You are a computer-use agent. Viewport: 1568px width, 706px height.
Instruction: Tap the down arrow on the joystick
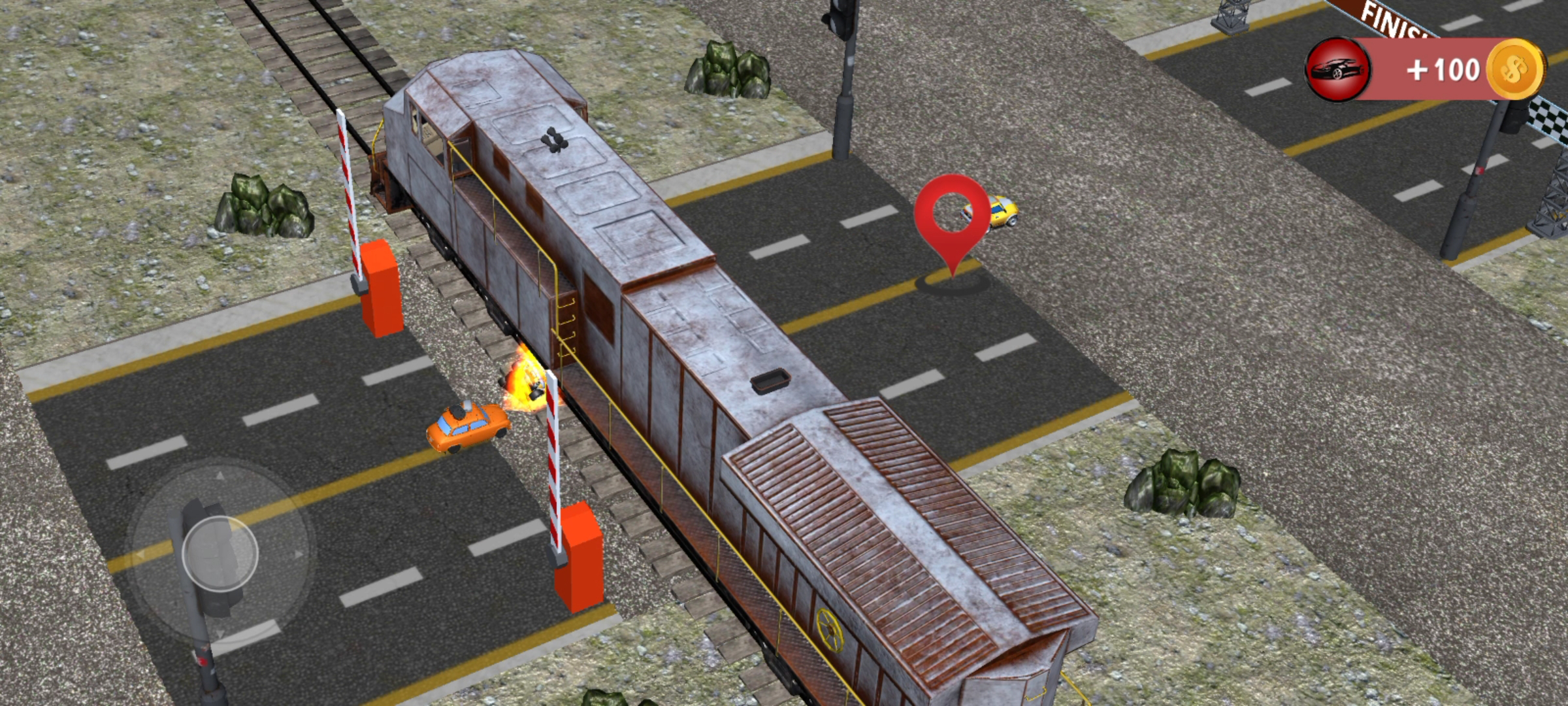tap(221, 632)
